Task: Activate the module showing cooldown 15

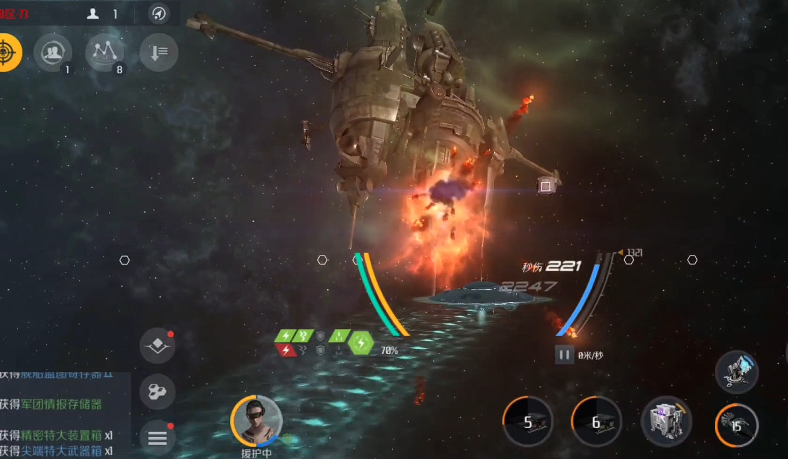Action: 735,424
